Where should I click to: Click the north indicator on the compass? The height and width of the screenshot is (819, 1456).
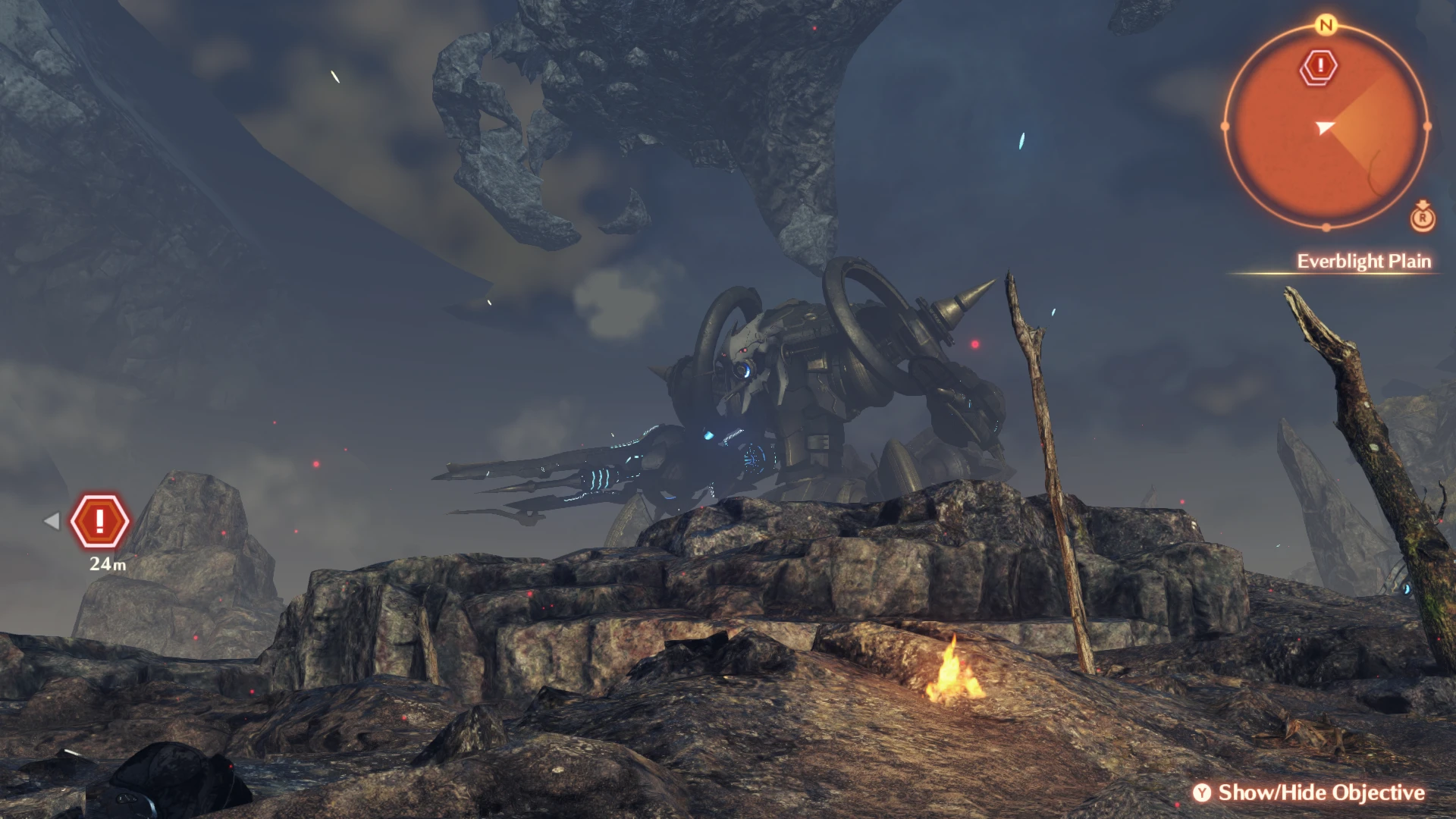tap(1326, 26)
